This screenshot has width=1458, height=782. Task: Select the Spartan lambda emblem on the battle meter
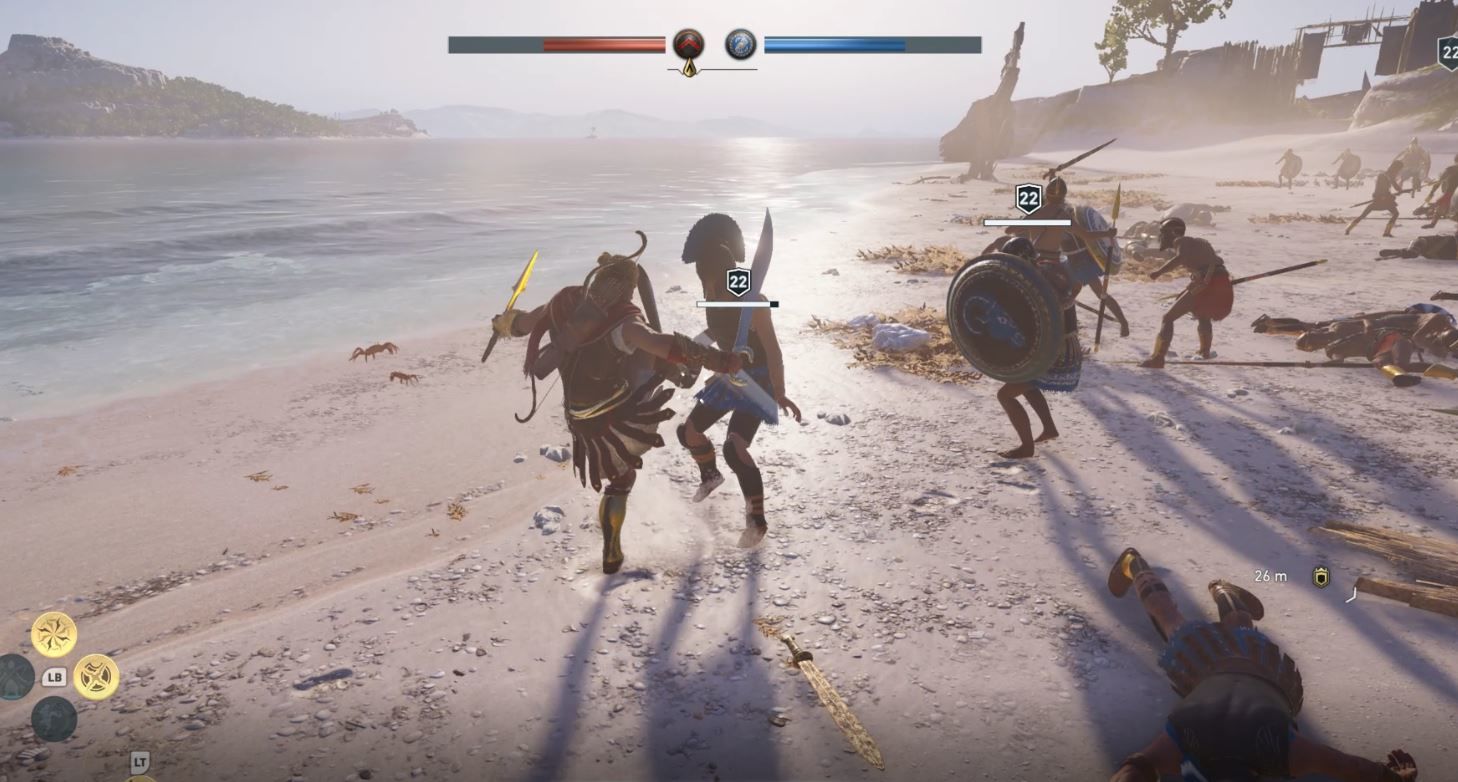pyautogui.click(x=688, y=42)
